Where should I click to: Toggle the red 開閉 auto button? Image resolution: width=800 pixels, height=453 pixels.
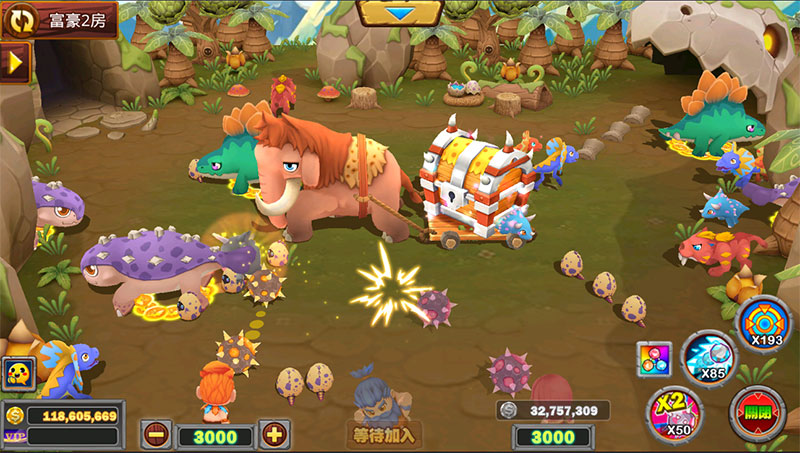[x=757, y=413]
